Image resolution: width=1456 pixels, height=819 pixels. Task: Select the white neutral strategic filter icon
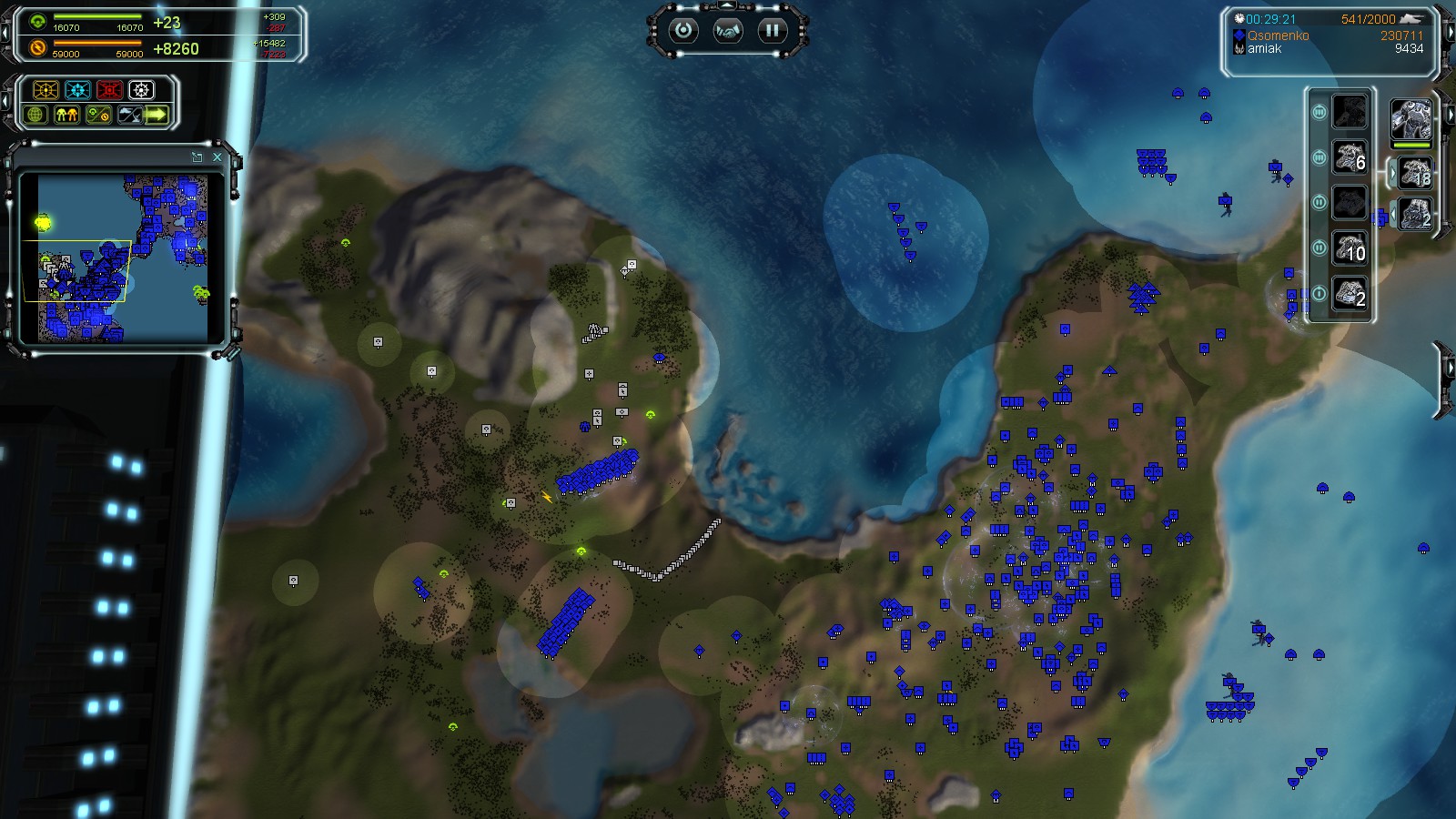(x=141, y=90)
